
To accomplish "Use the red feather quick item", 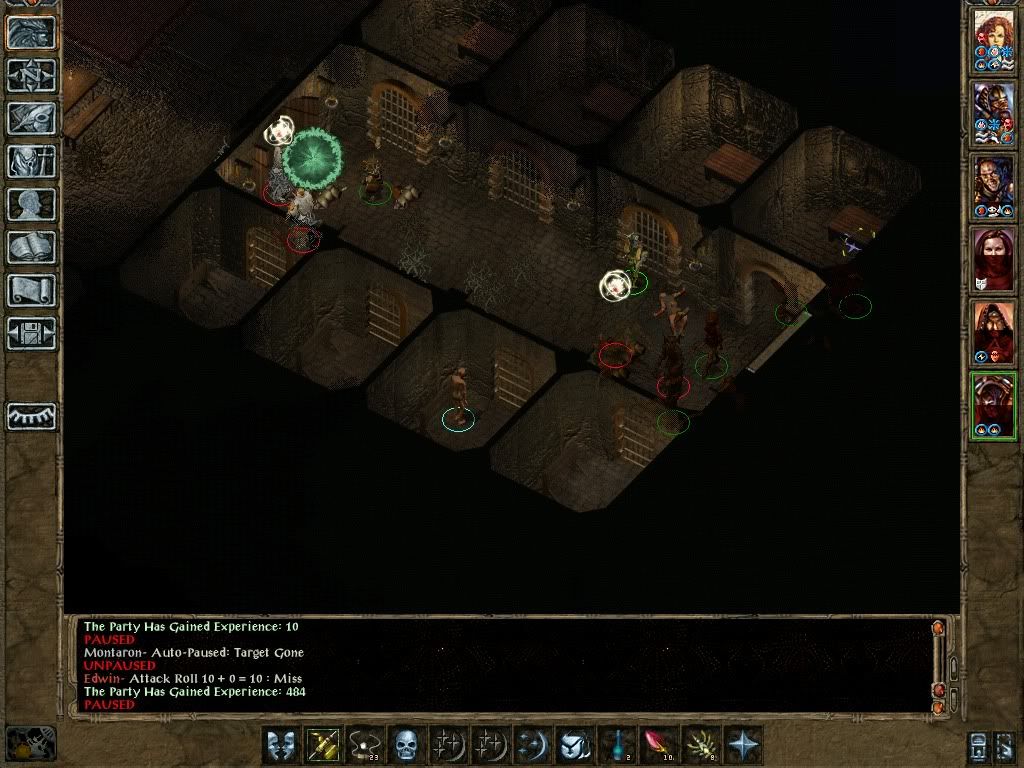I will click(659, 745).
